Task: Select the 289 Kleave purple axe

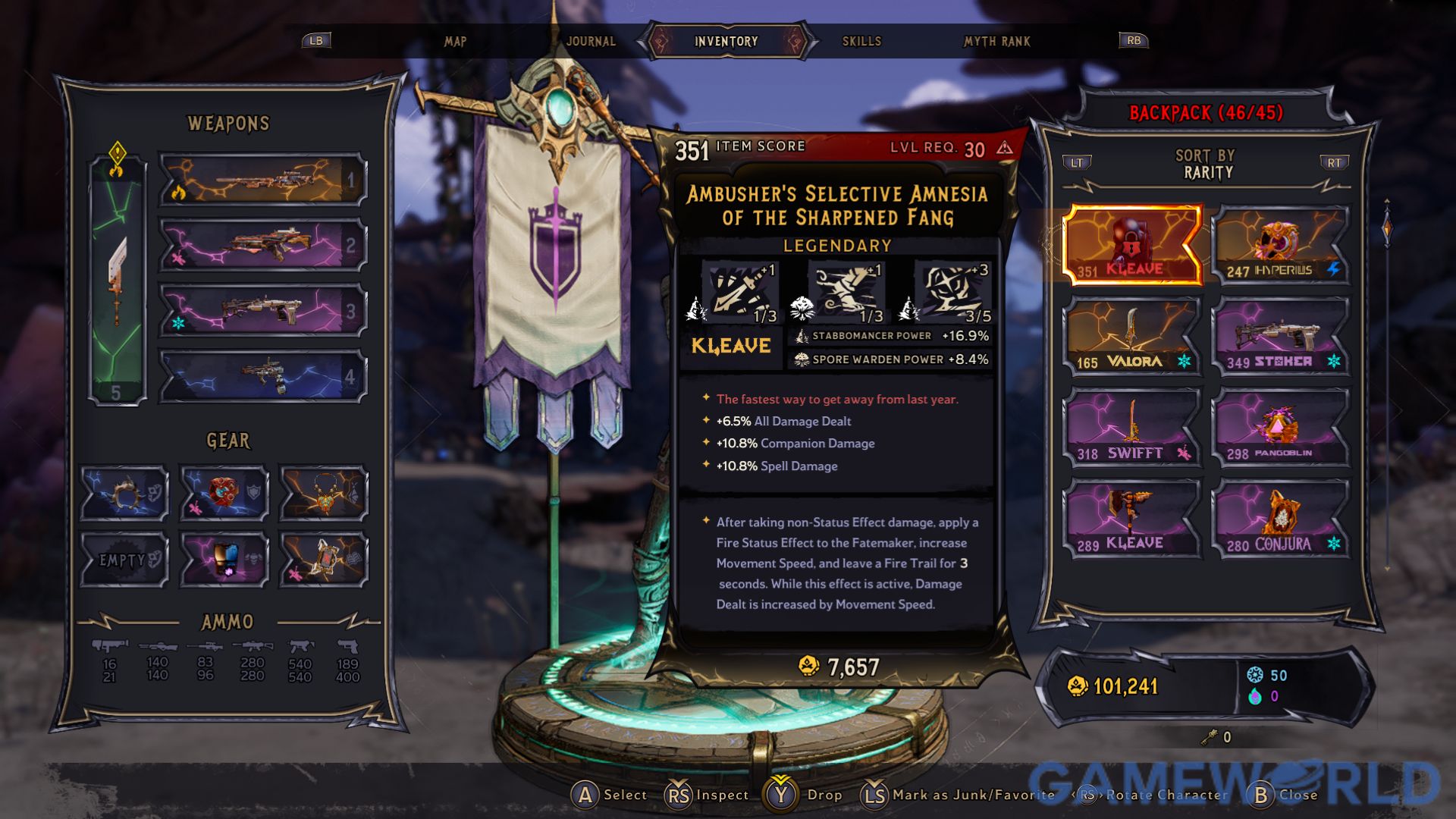Action: point(1131,519)
